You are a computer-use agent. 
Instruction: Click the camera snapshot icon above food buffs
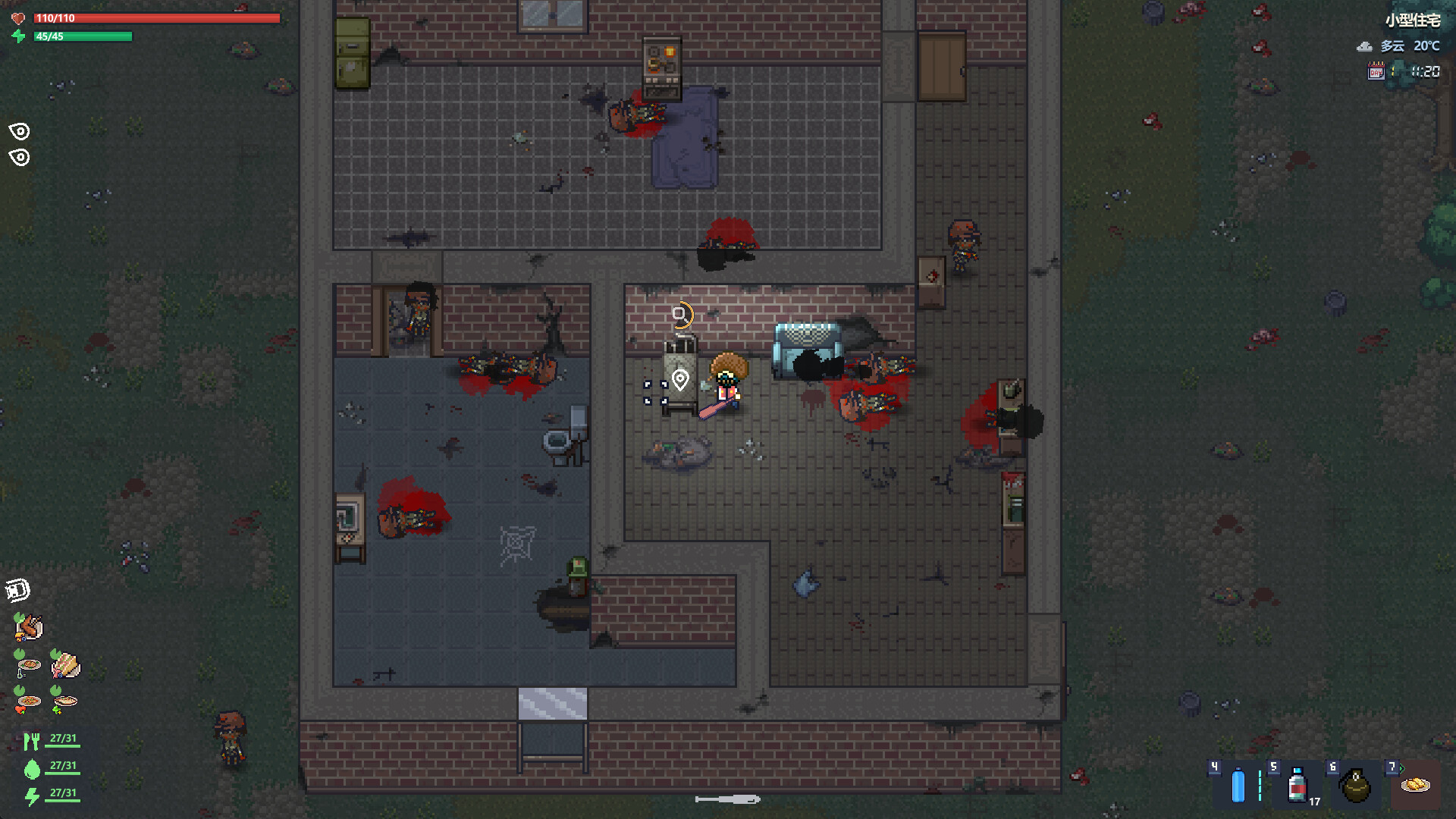click(17, 589)
